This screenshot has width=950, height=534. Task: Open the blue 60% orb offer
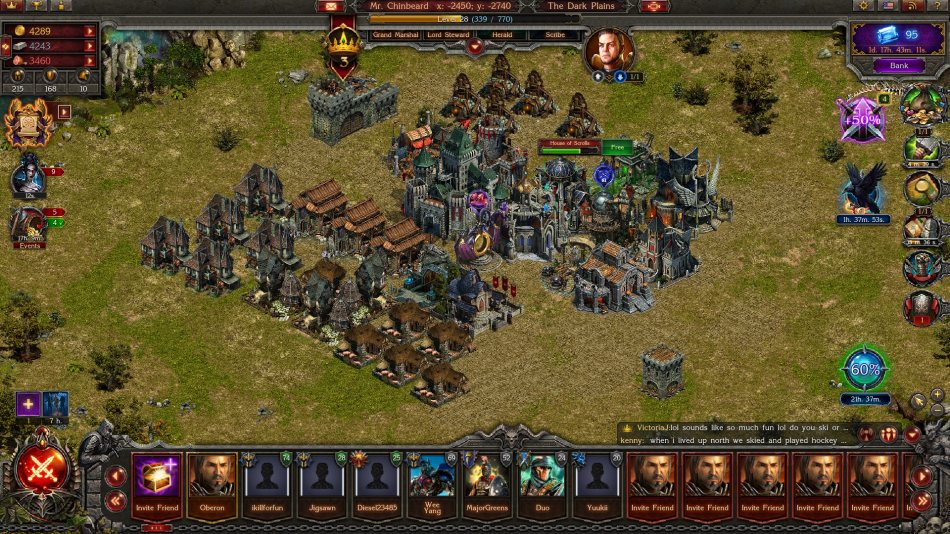coord(865,369)
